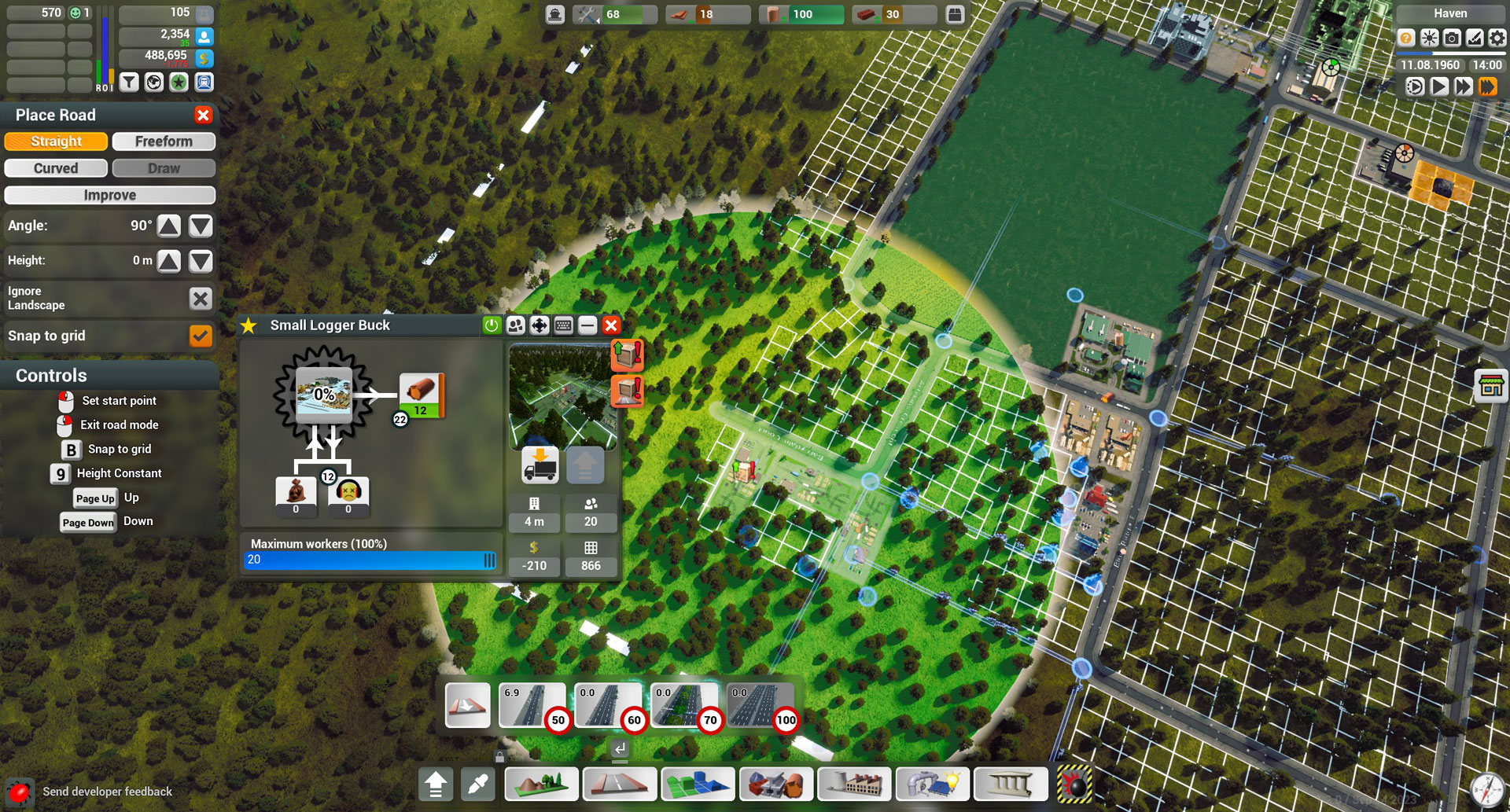
Task: Open the Send developer feedback link
Action: coord(108,792)
